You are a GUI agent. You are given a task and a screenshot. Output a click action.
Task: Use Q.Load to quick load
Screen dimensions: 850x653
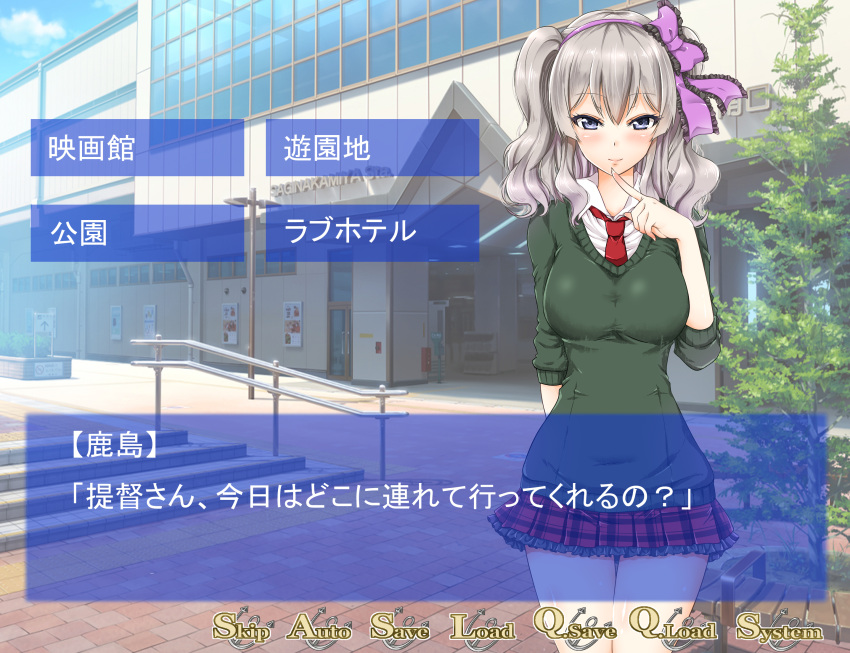click(x=675, y=626)
